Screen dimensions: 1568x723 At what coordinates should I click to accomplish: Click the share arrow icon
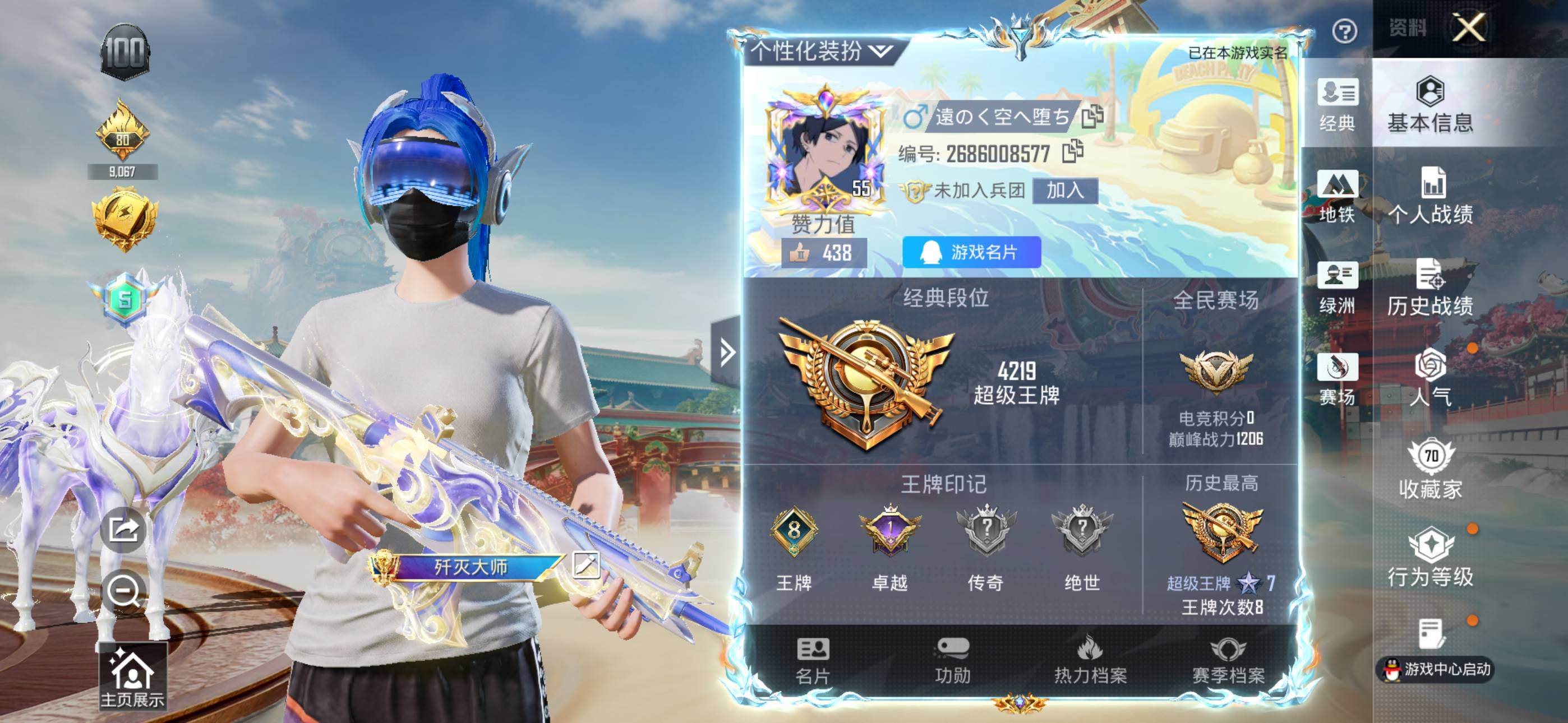(123, 530)
